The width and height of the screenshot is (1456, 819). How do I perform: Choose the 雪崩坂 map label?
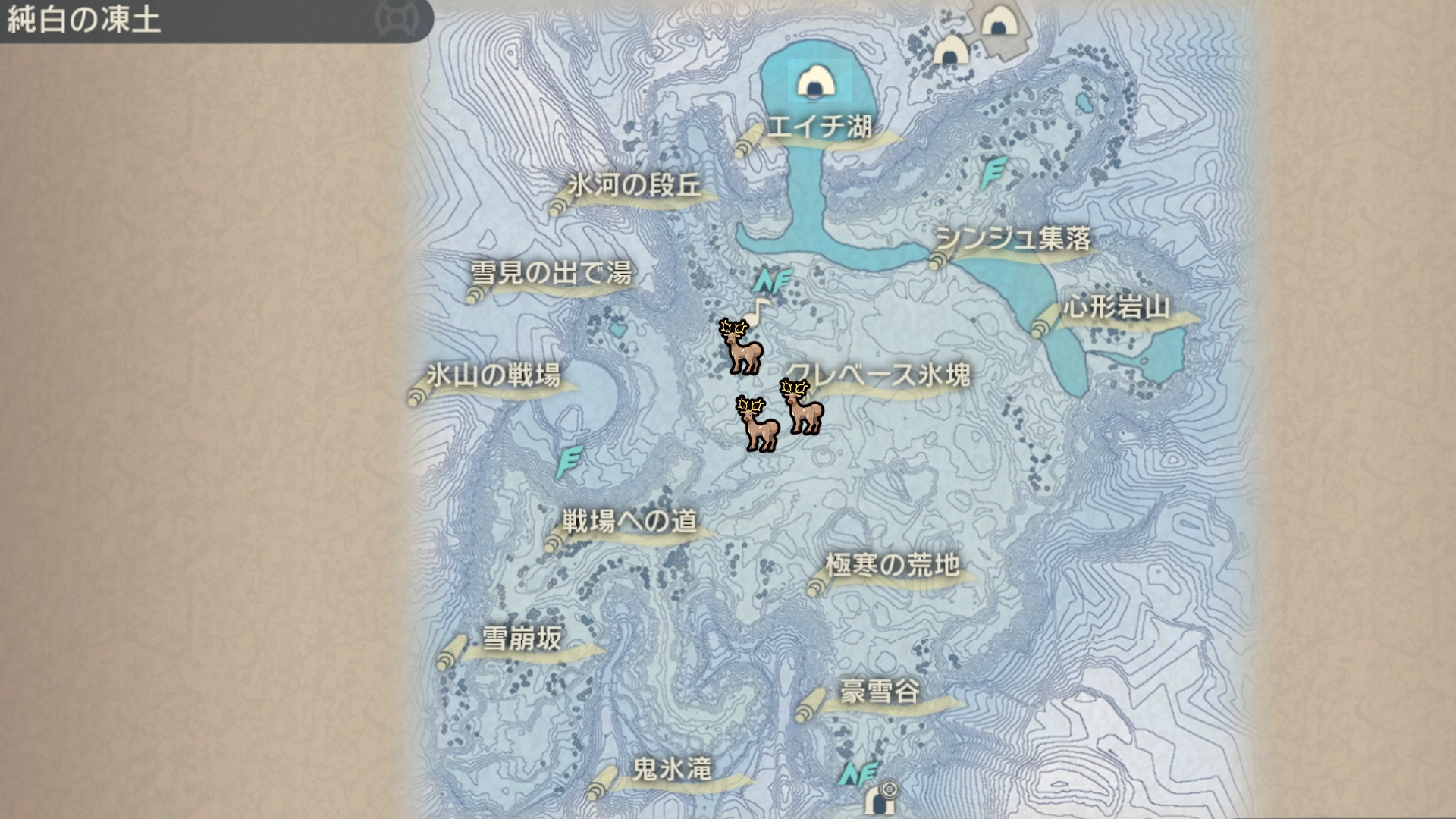point(522,639)
